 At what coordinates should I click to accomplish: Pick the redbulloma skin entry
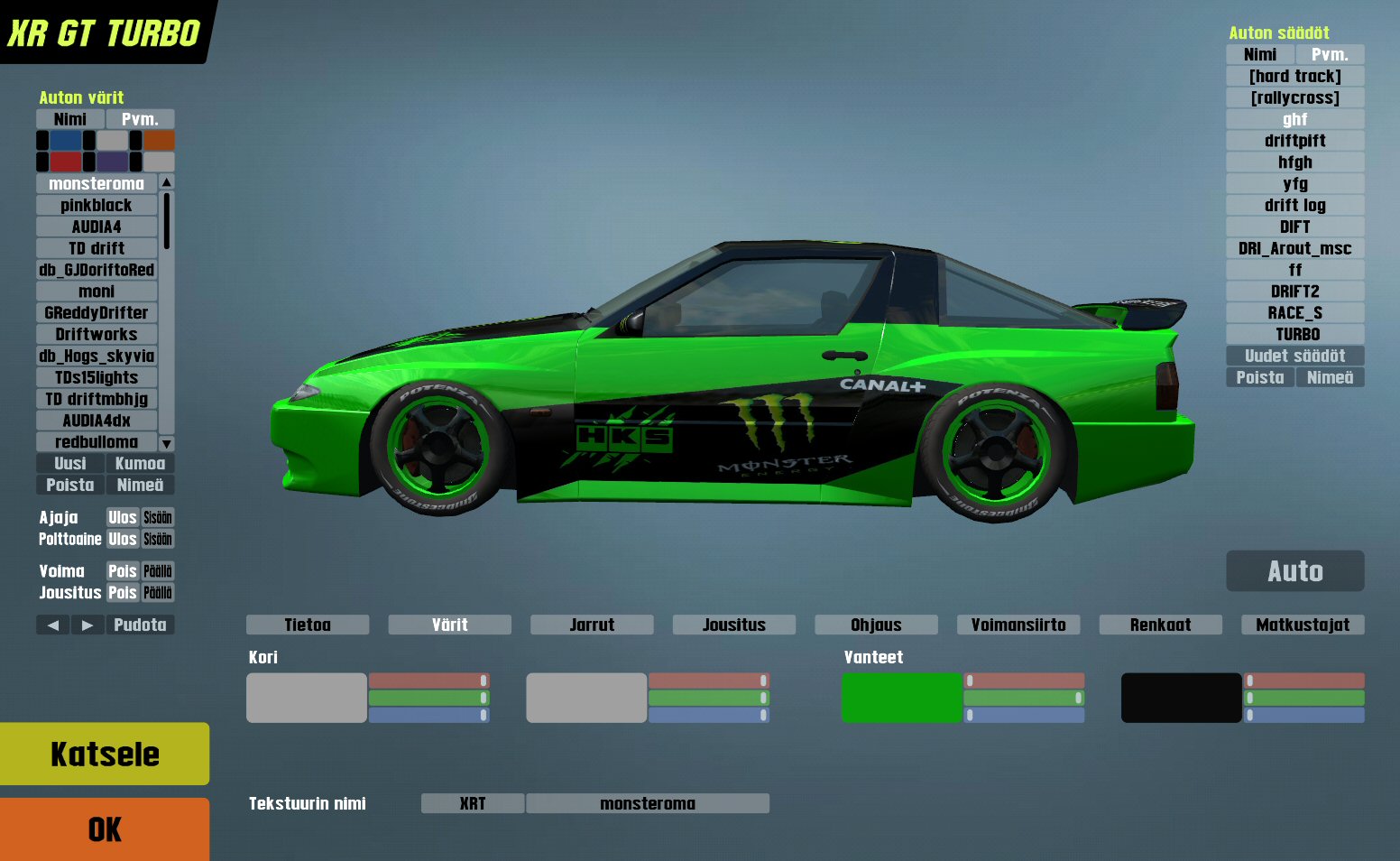tap(97, 442)
